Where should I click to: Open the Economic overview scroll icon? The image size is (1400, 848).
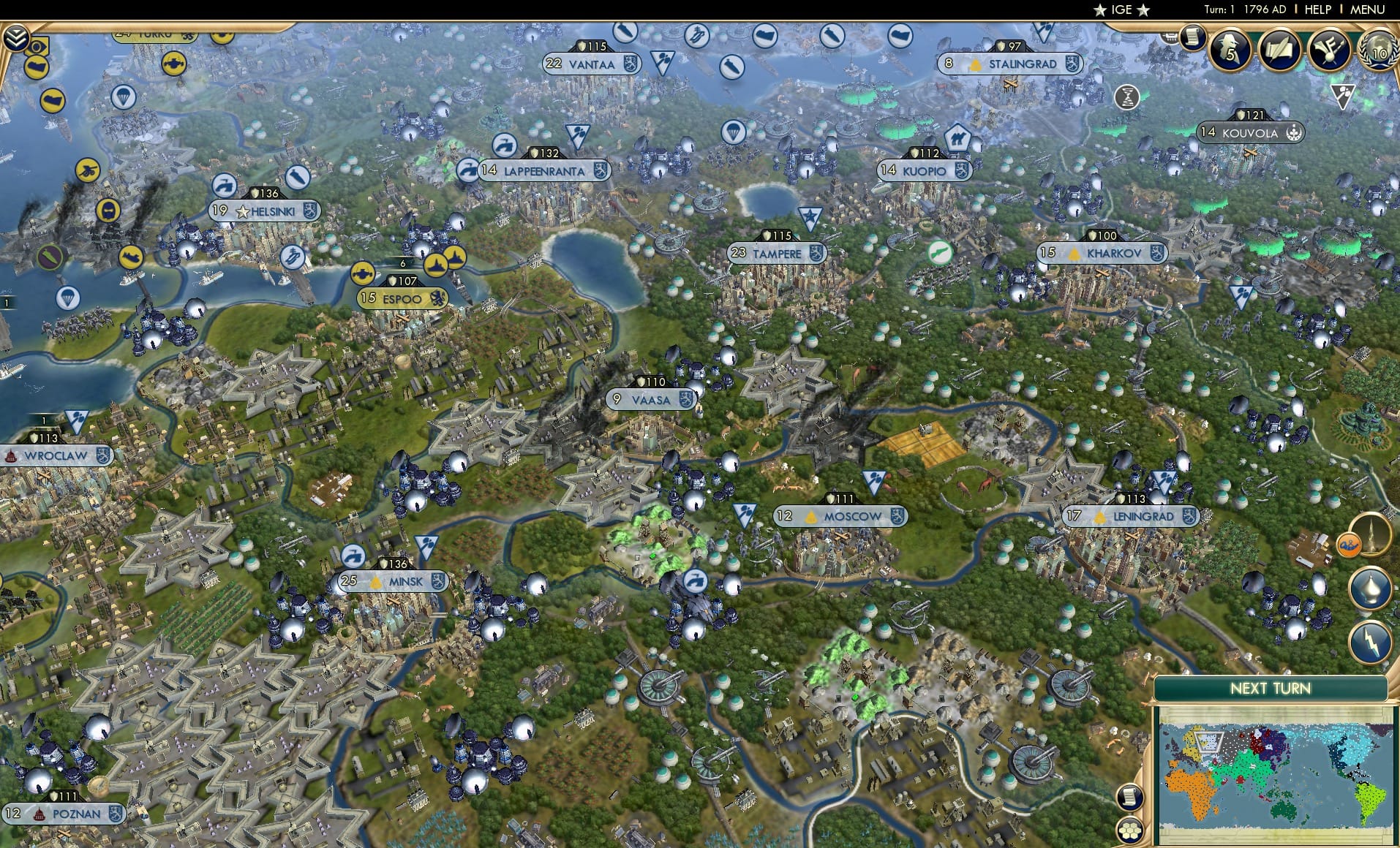(x=1192, y=39)
